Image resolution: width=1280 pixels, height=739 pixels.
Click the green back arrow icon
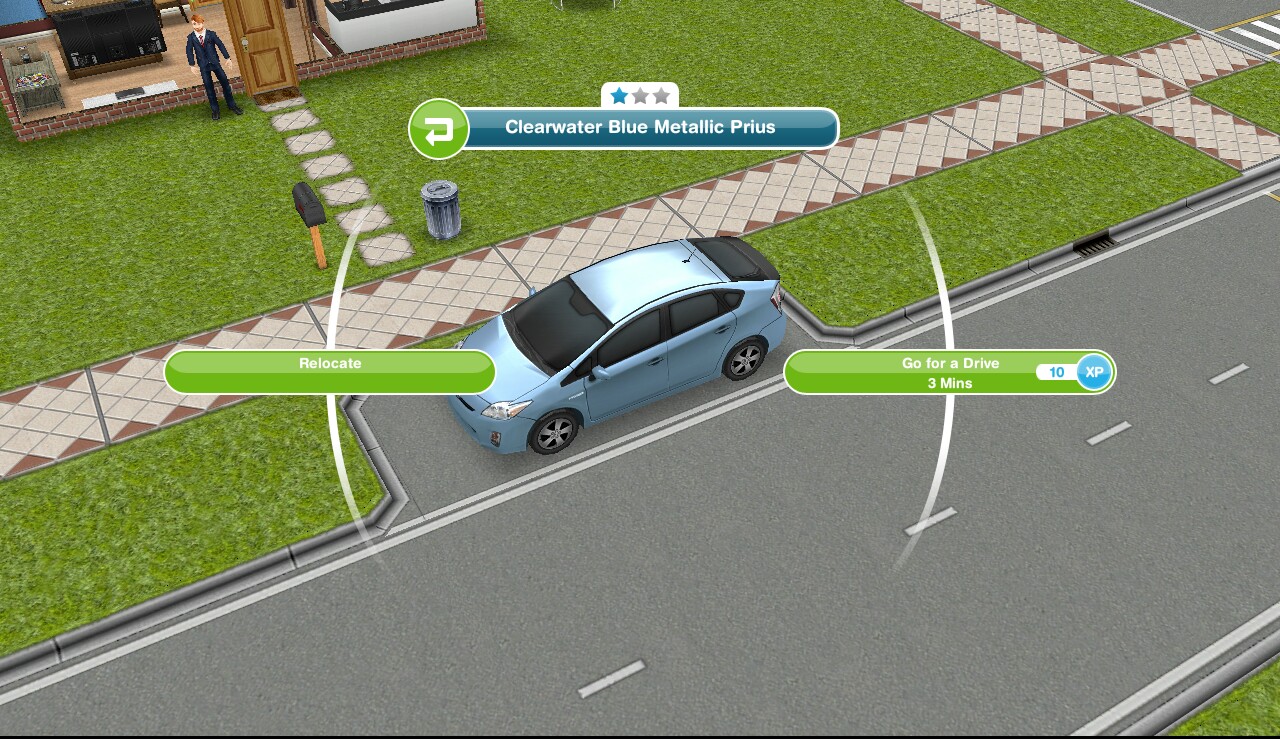[439, 130]
